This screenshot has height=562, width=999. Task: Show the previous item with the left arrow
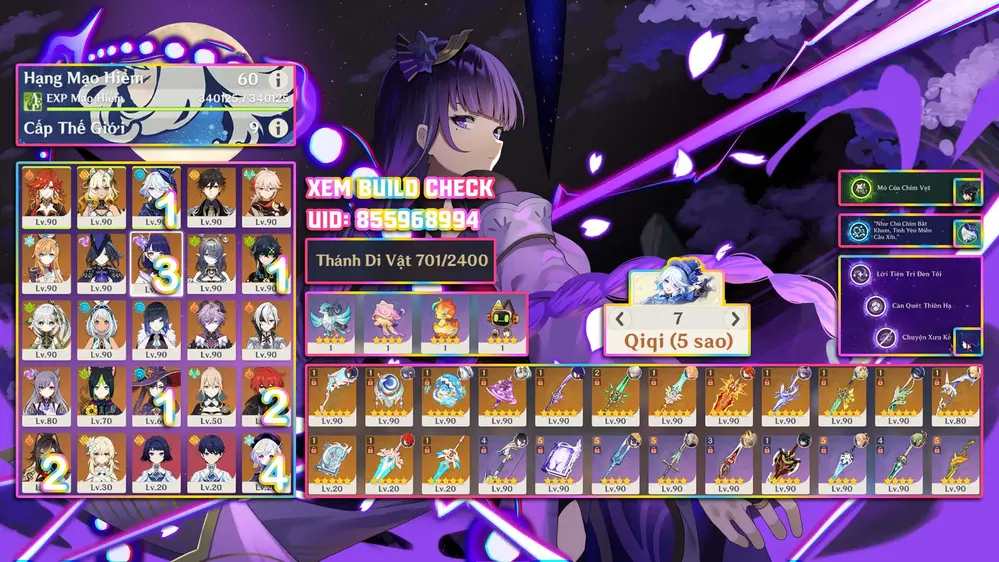click(620, 319)
